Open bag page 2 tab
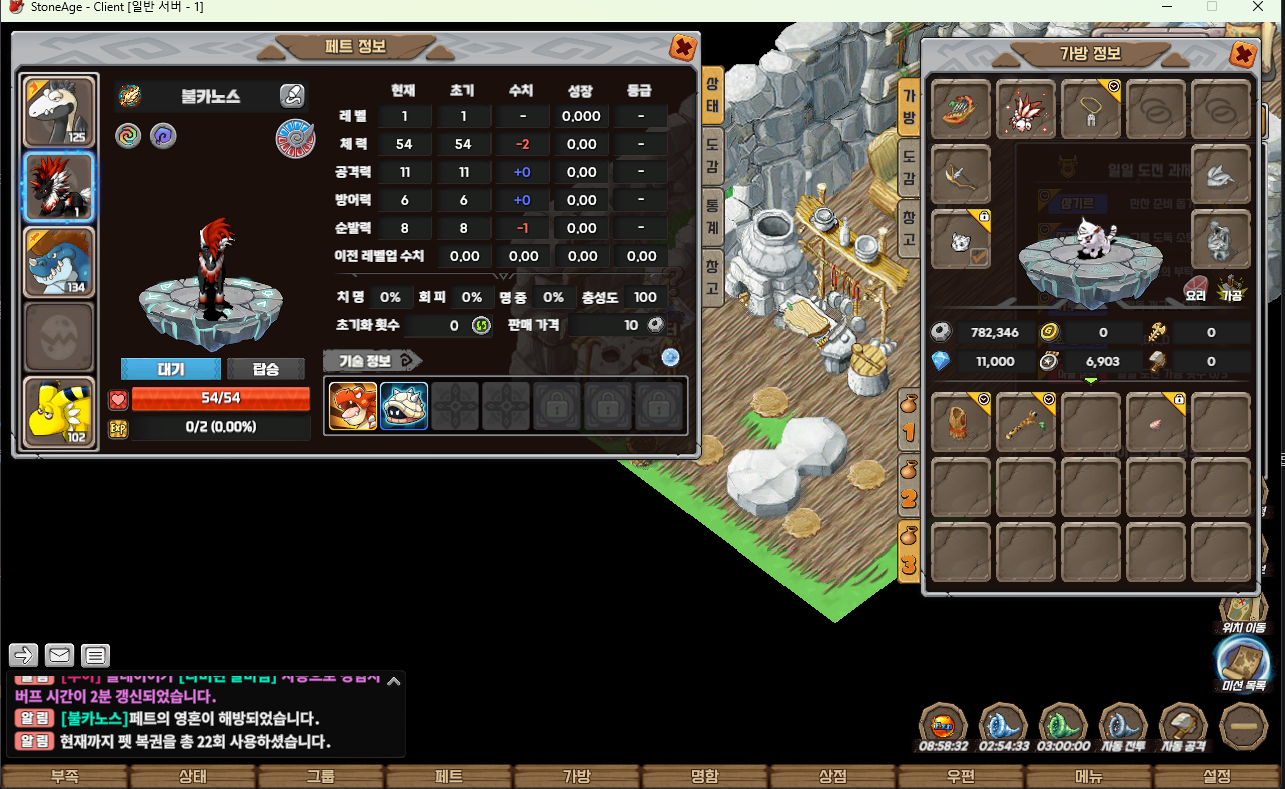The image size is (1285, 789). 909,482
